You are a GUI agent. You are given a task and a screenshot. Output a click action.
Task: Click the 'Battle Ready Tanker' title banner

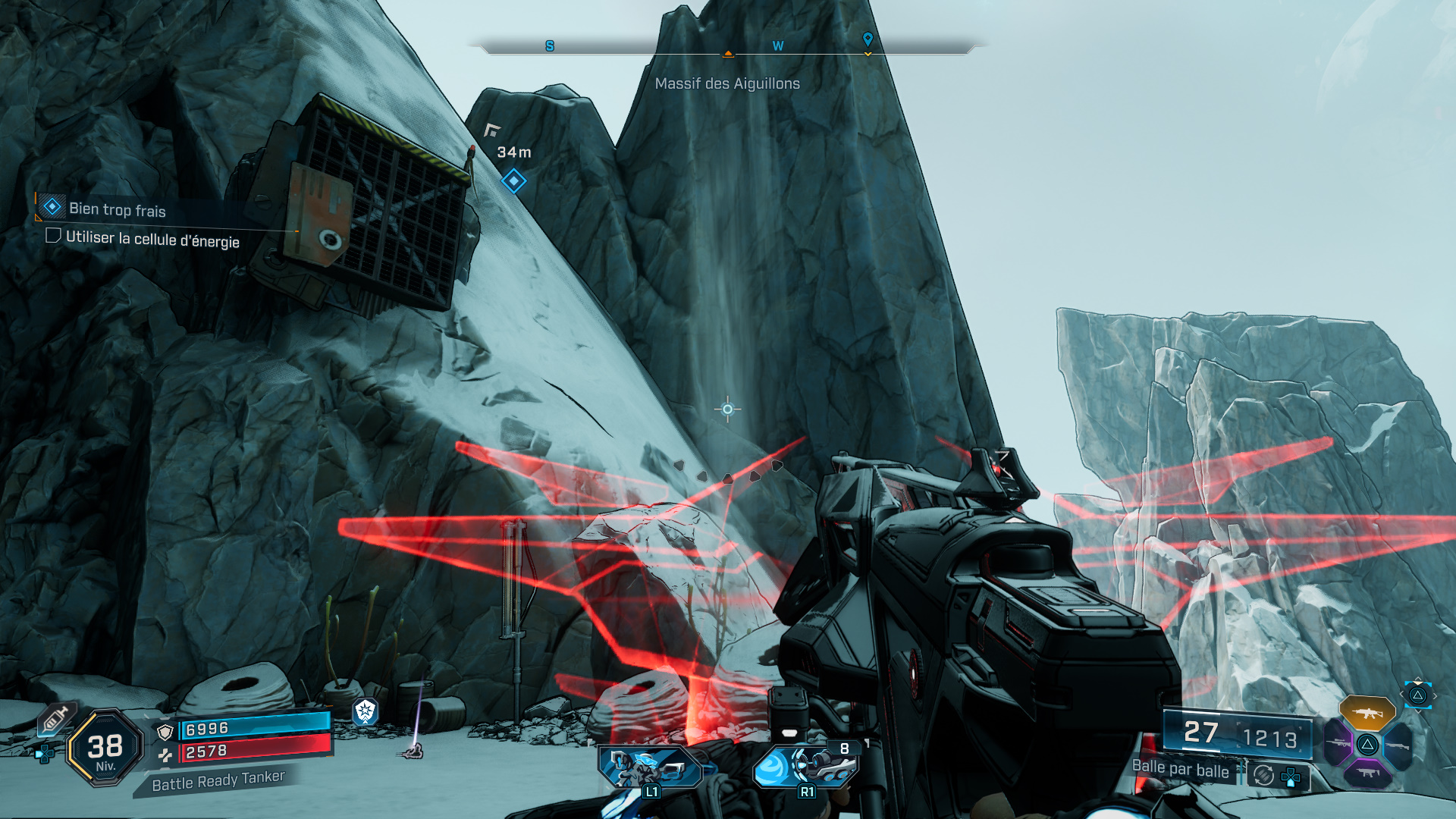pyautogui.click(x=218, y=780)
